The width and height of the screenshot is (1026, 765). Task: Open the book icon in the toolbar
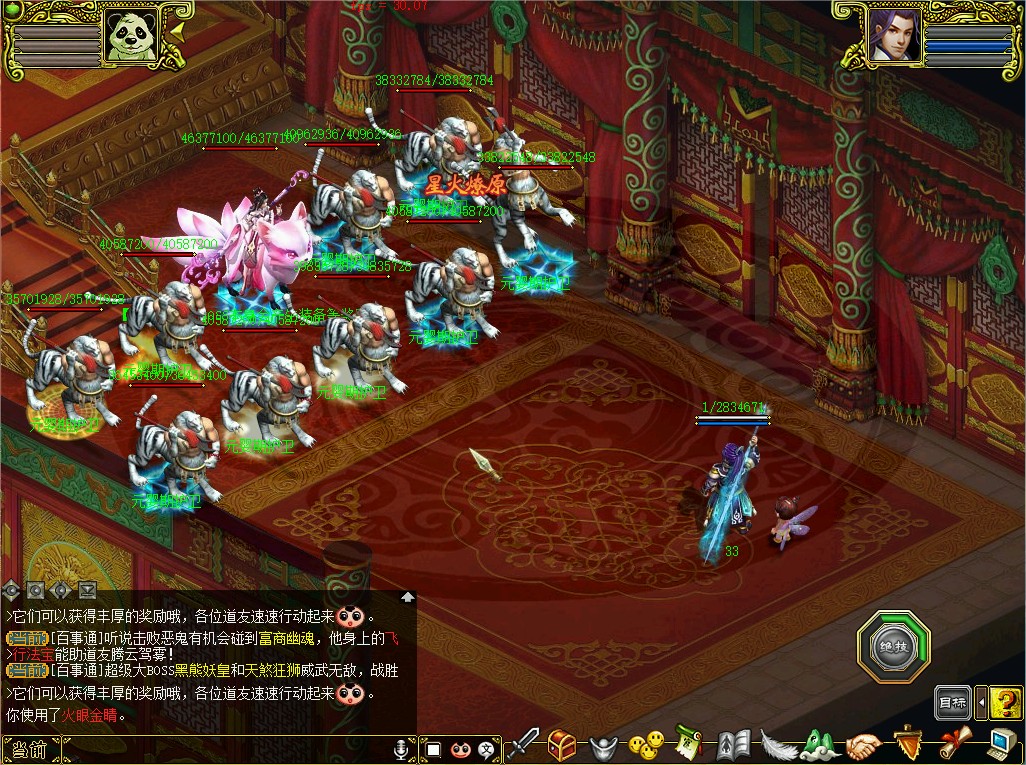click(x=733, y=745)
